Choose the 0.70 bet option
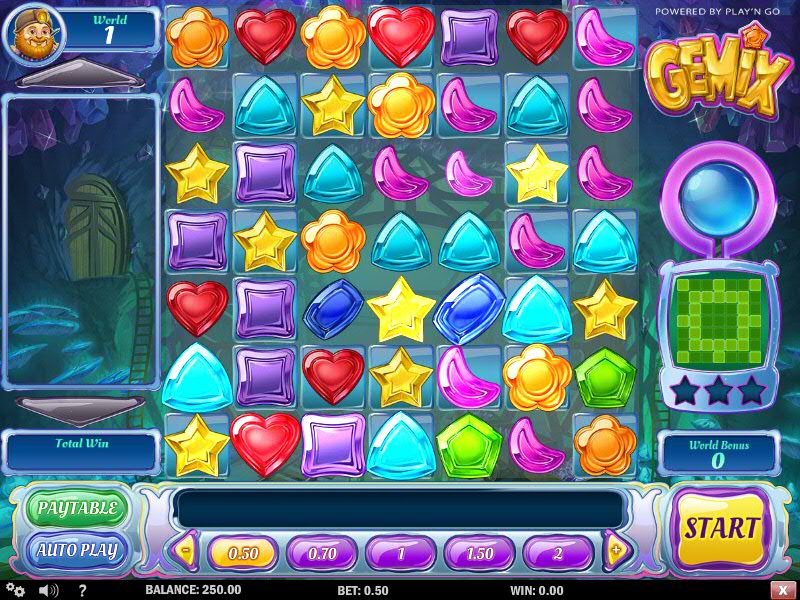The width and height of the screenshot is (800, 600). [322, 553]
